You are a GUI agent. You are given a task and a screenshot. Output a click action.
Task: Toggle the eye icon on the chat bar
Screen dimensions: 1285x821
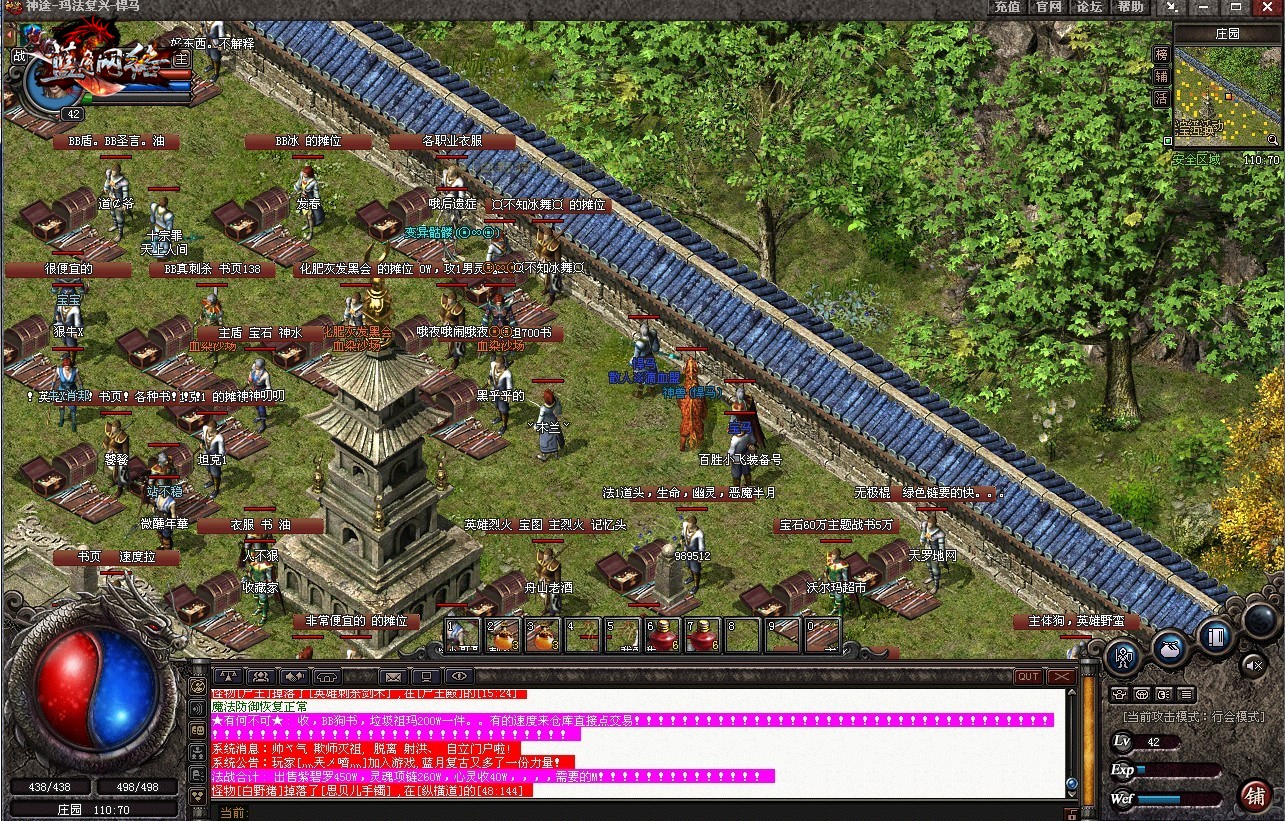pos(459,677)
